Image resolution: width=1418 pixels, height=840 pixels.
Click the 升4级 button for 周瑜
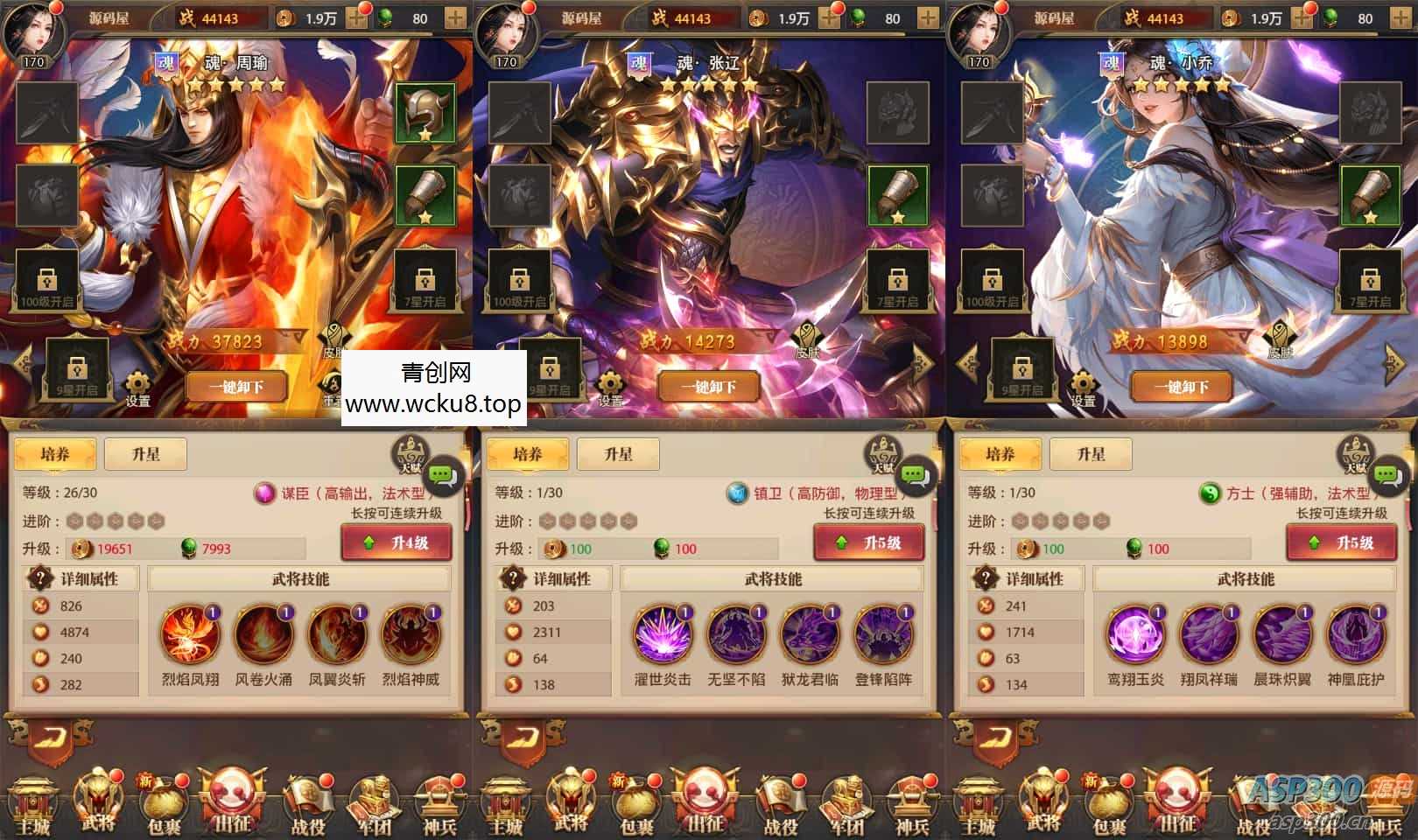[x=397, y=542]
